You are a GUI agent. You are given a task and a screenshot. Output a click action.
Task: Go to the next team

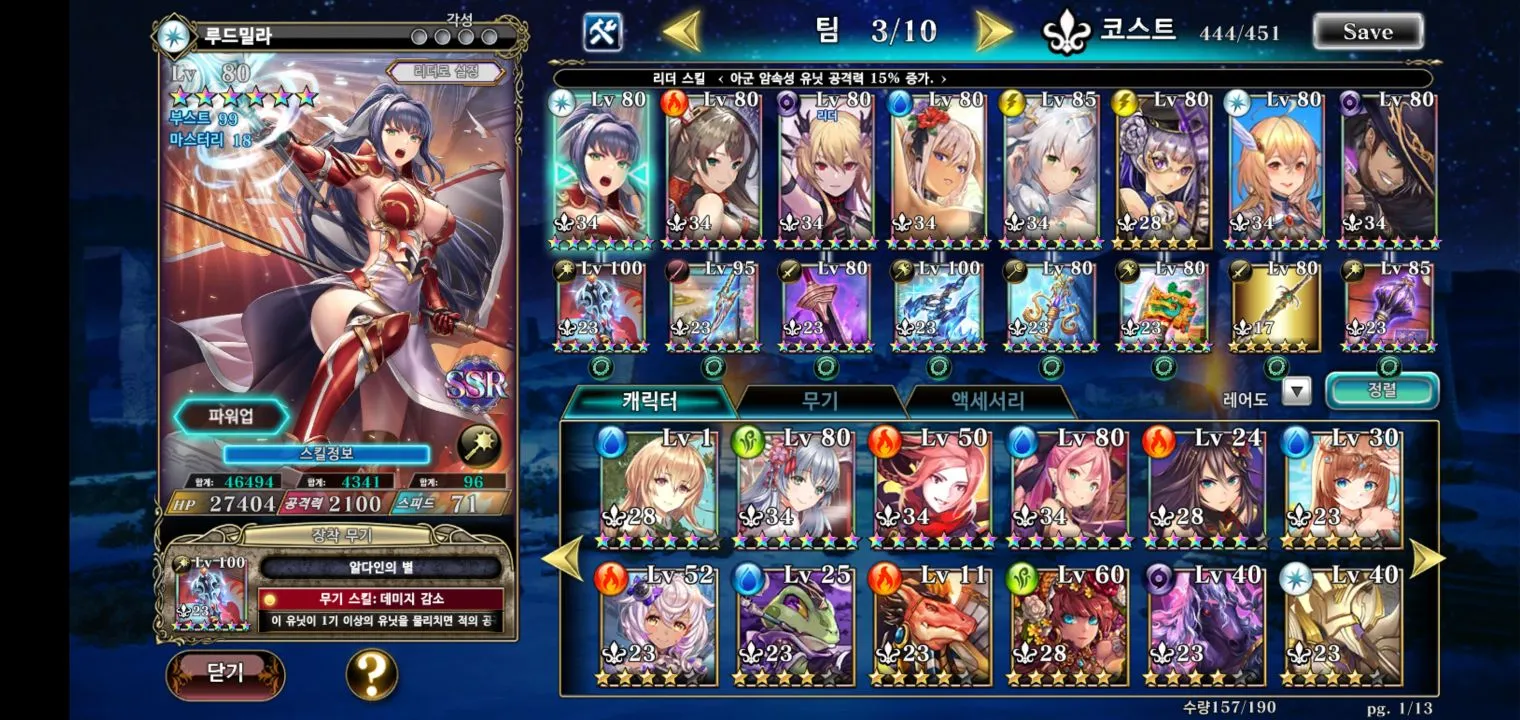pyautogui.click(x=992, y=31)
